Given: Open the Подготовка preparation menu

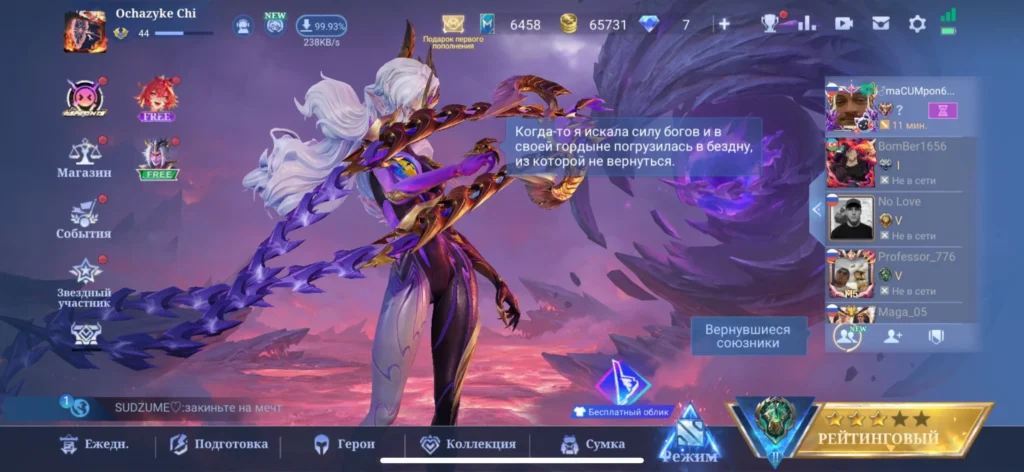Looking at the screenshot, I should (x=219, y=444).
